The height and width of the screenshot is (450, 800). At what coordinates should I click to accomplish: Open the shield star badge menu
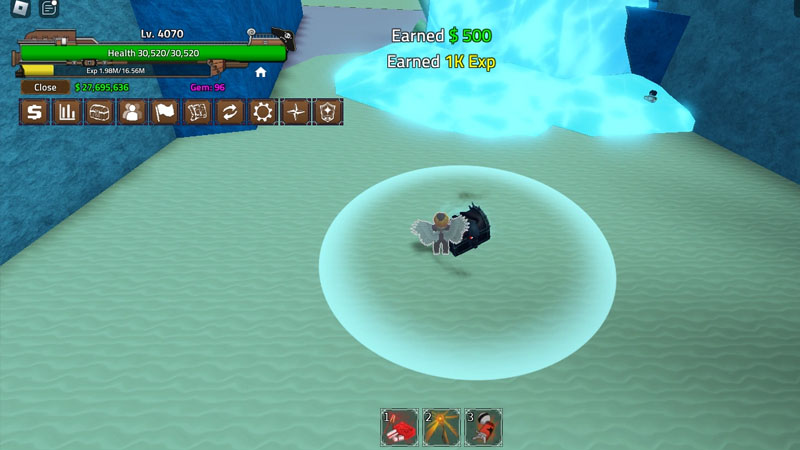pyautogui.click(x=328, y=112)
